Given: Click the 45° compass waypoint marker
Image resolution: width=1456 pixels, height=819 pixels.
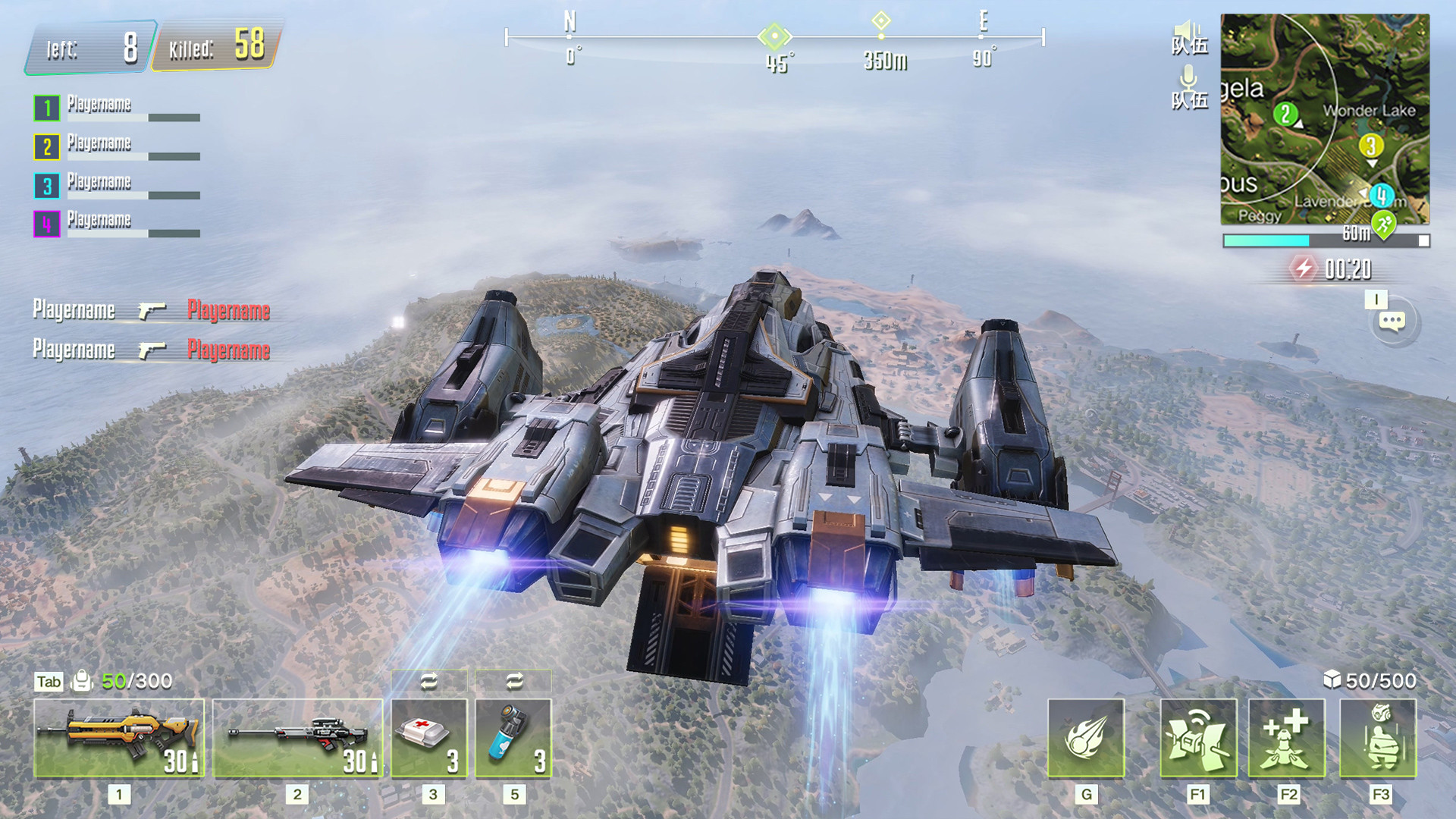Looking at the screenshot, I should tap(774, 36).
